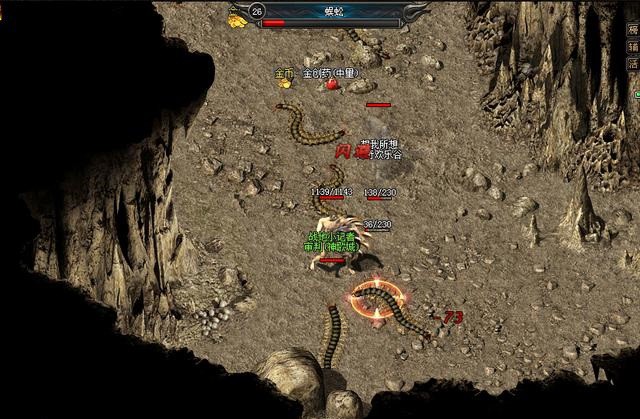The image size is (640, 419).
Task: Select the 蜈蚣 target frame
Action: coord(330,14)
